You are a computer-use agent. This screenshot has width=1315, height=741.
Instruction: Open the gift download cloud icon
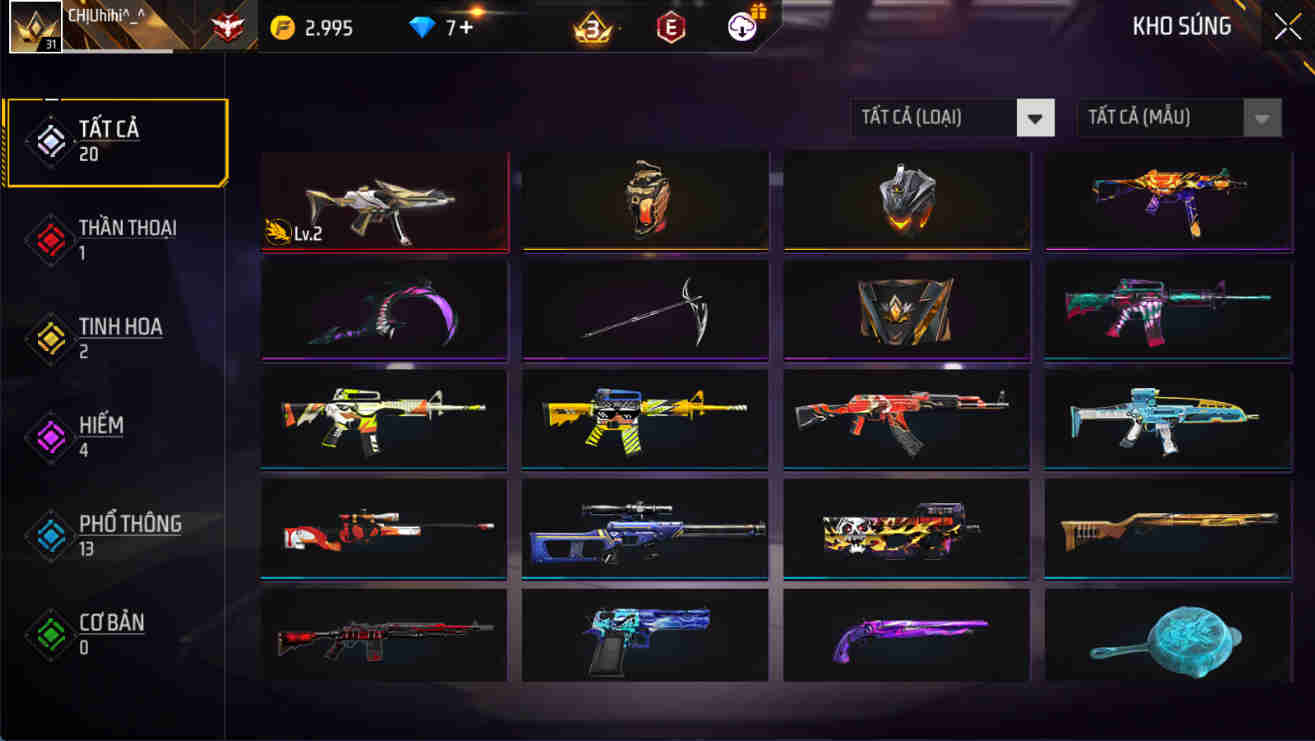[740, 28]
